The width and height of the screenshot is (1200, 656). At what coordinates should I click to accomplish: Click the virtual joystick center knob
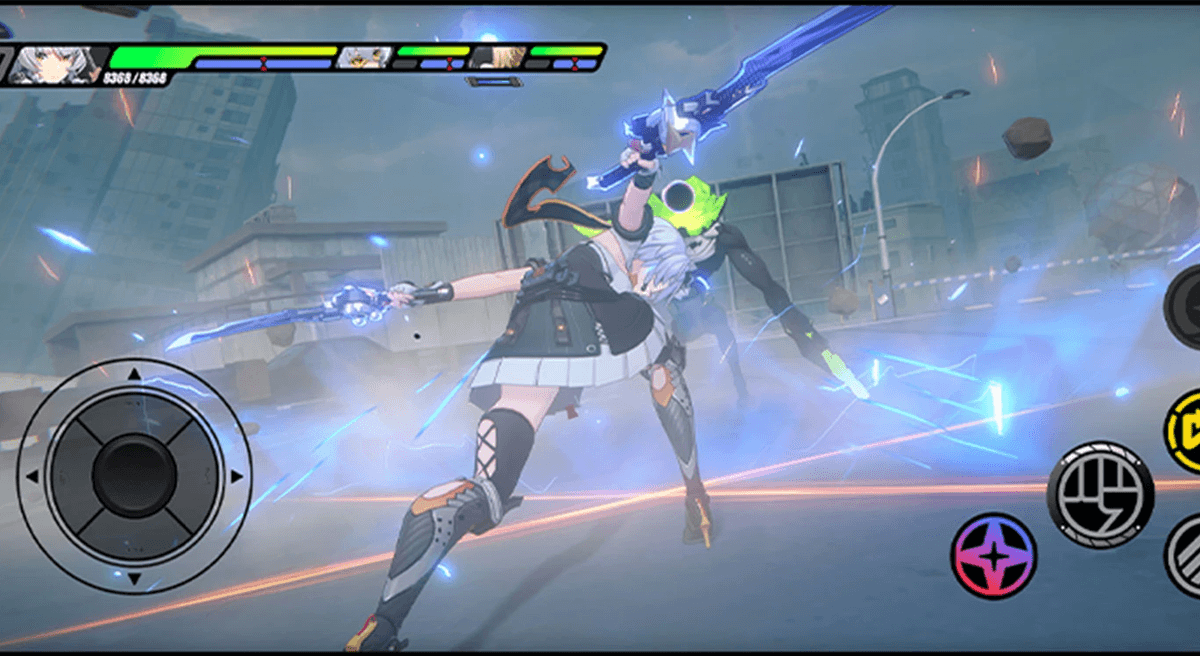click(x=134, y=475)
